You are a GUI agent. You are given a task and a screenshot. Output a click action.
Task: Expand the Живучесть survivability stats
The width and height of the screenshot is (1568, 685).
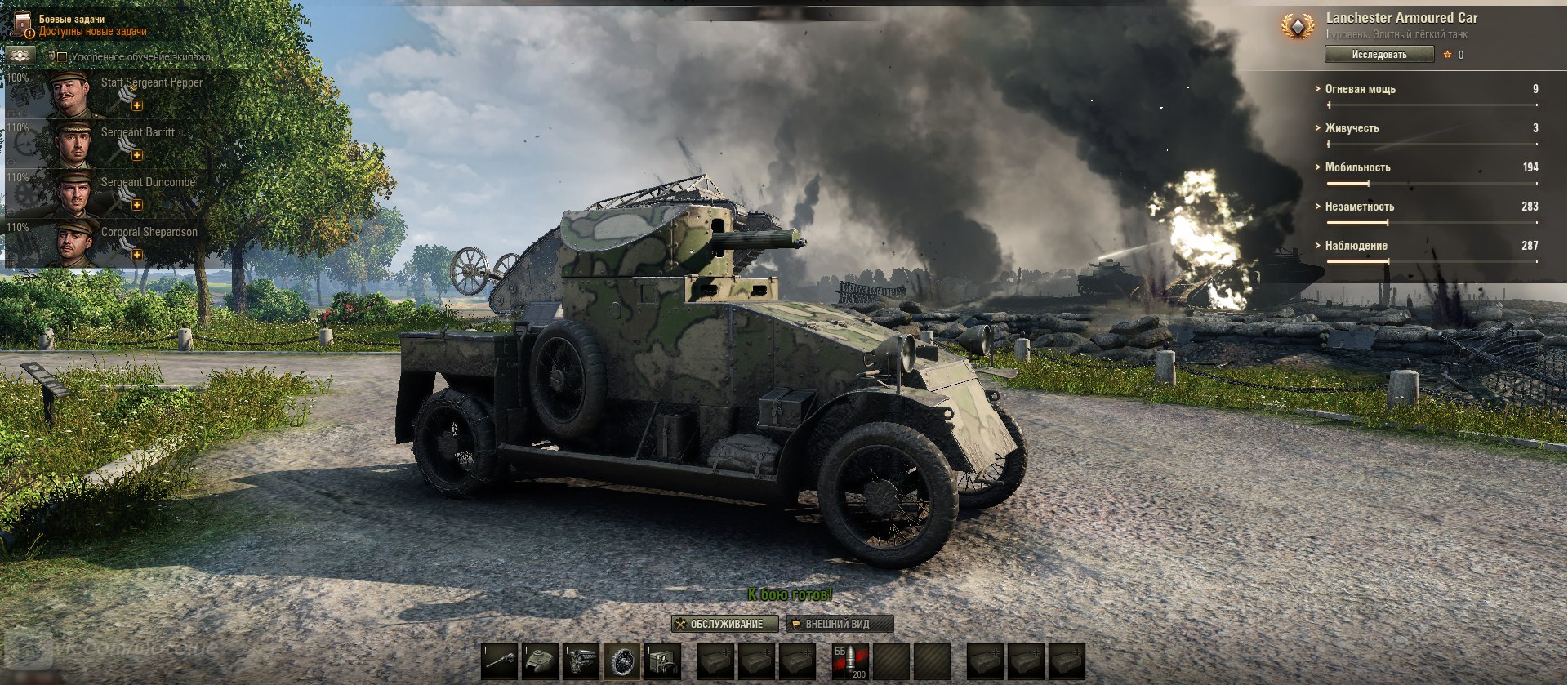[x=1352, y=128]
